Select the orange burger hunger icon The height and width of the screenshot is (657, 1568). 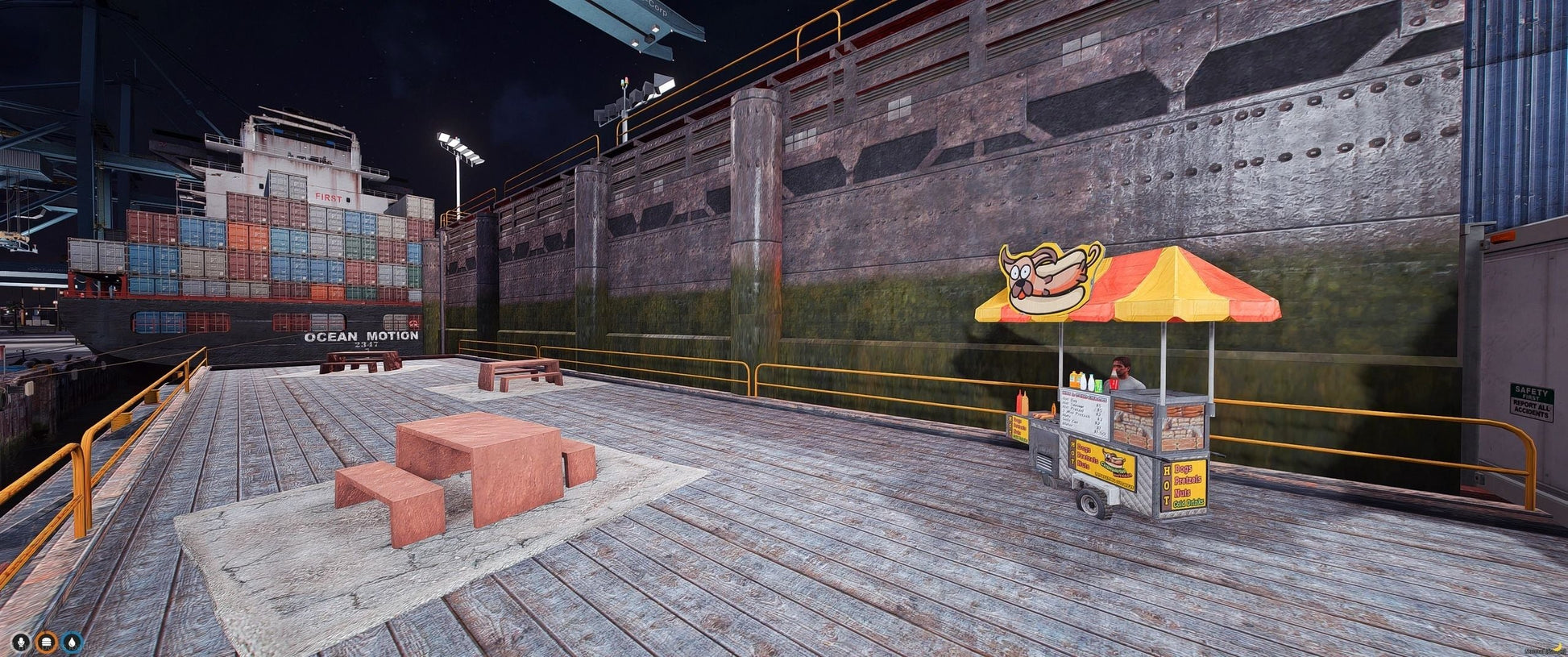(x=47, y=642)
